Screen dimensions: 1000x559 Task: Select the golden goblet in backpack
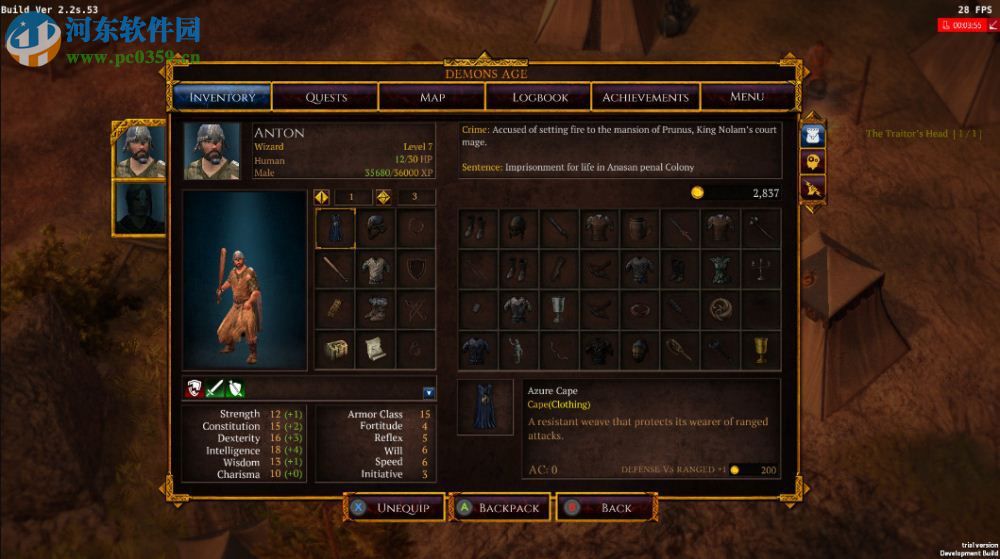[761, 349]
